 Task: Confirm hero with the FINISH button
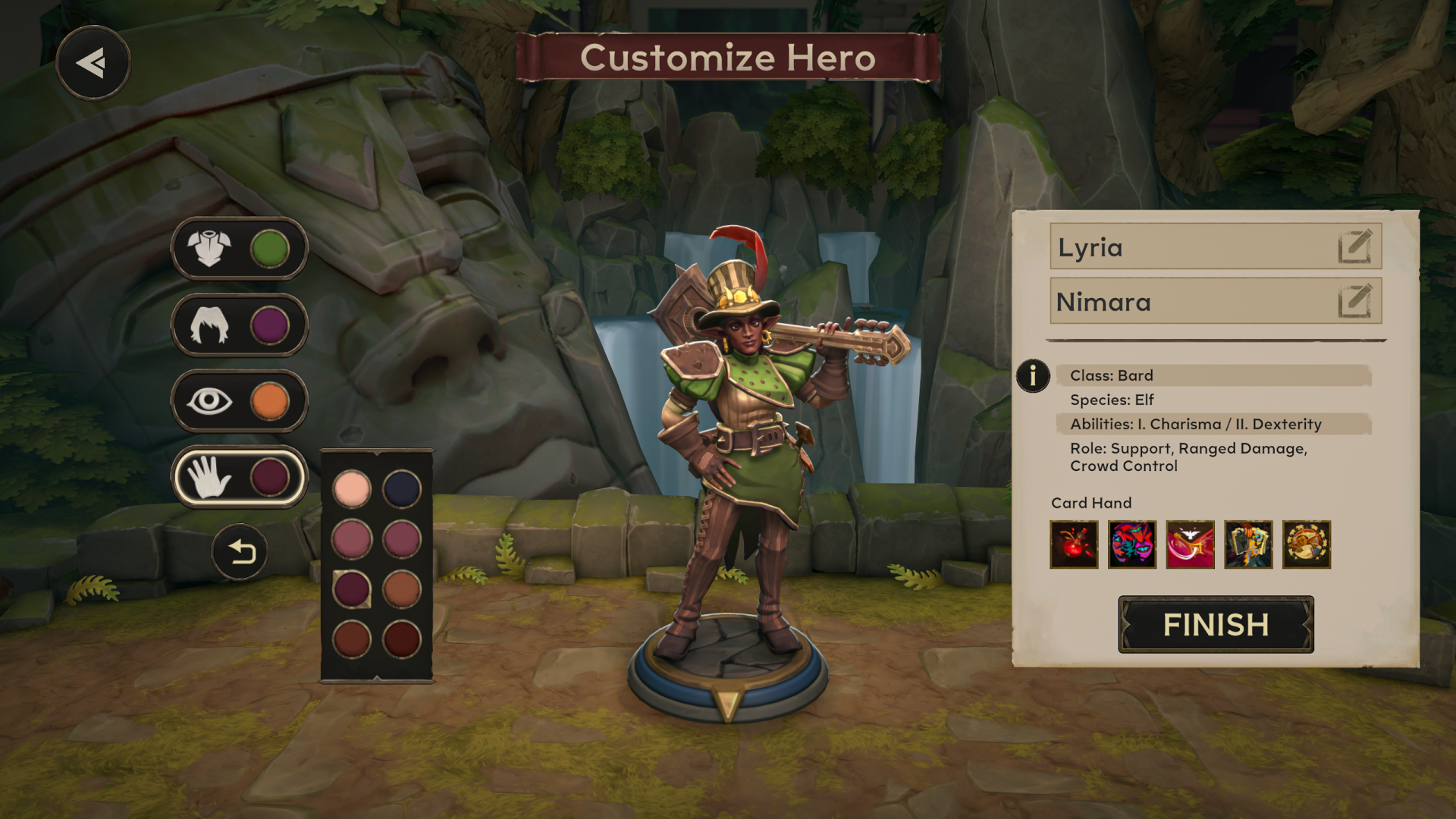pos(1216,625)
